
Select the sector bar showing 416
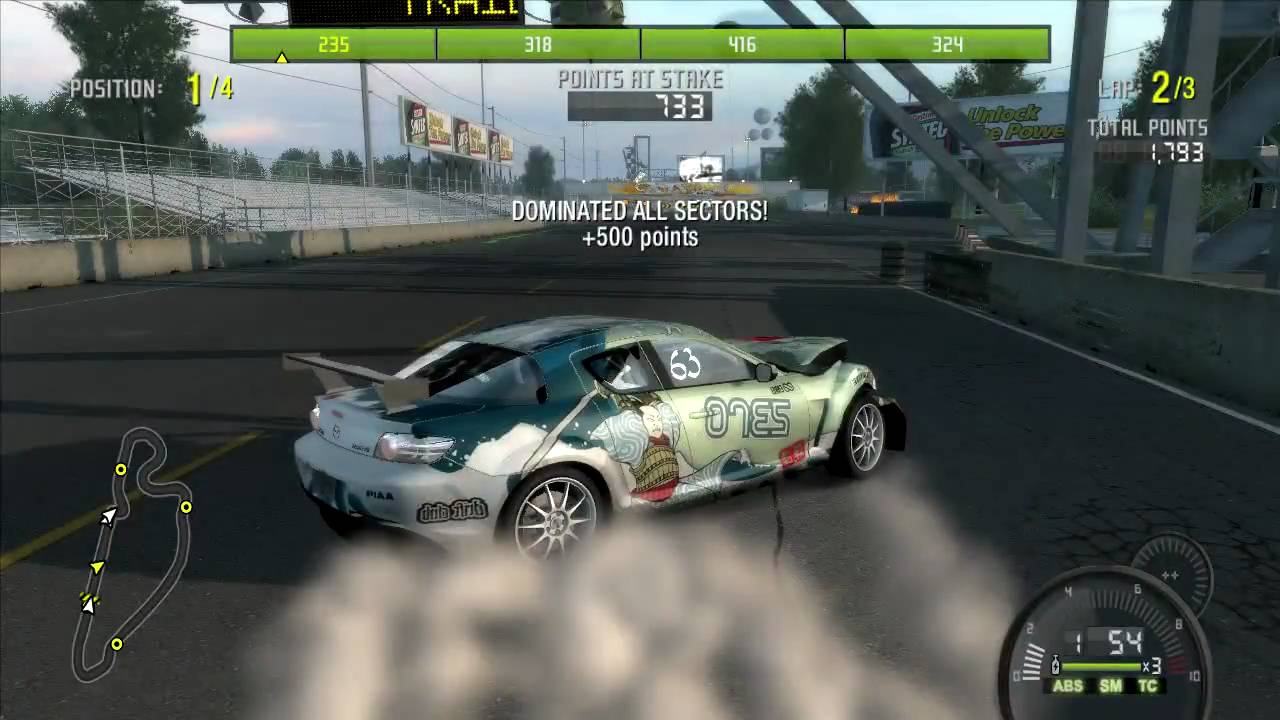[742, 45]
